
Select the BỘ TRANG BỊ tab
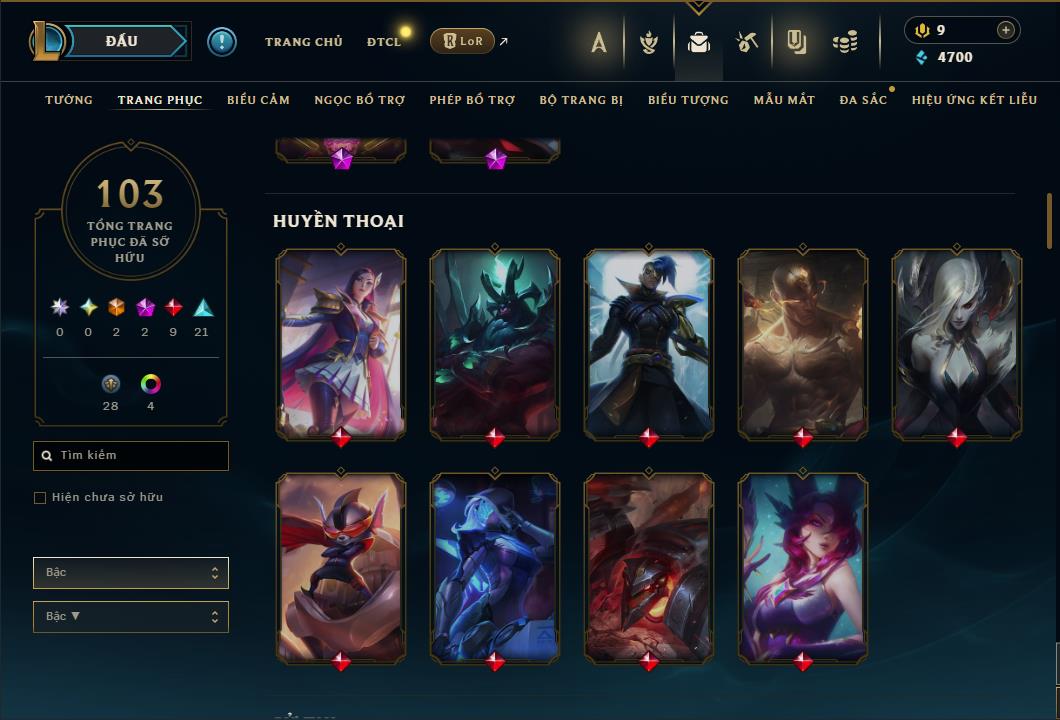pos(581,100)
